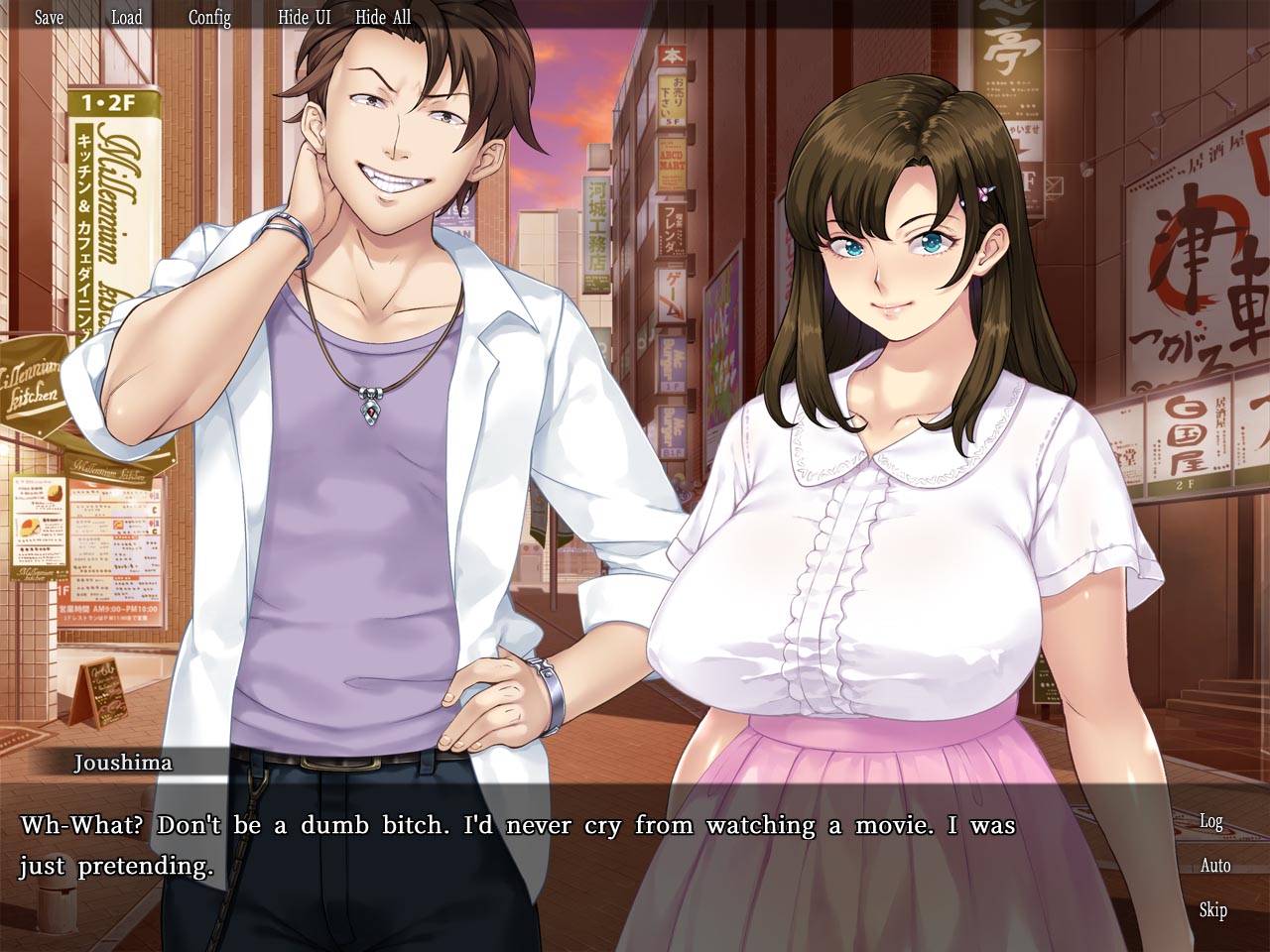Click Hide UI in the top bar

tap(304, 18)
